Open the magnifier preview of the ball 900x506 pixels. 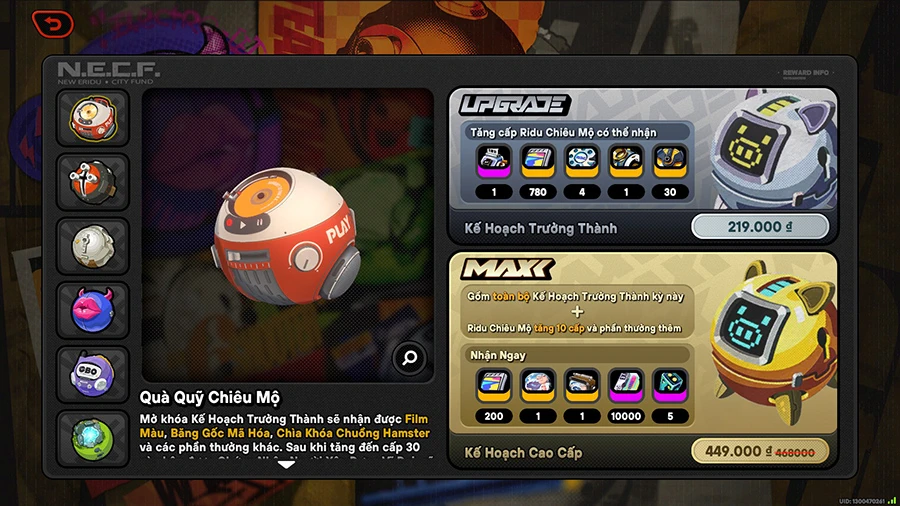408,358
